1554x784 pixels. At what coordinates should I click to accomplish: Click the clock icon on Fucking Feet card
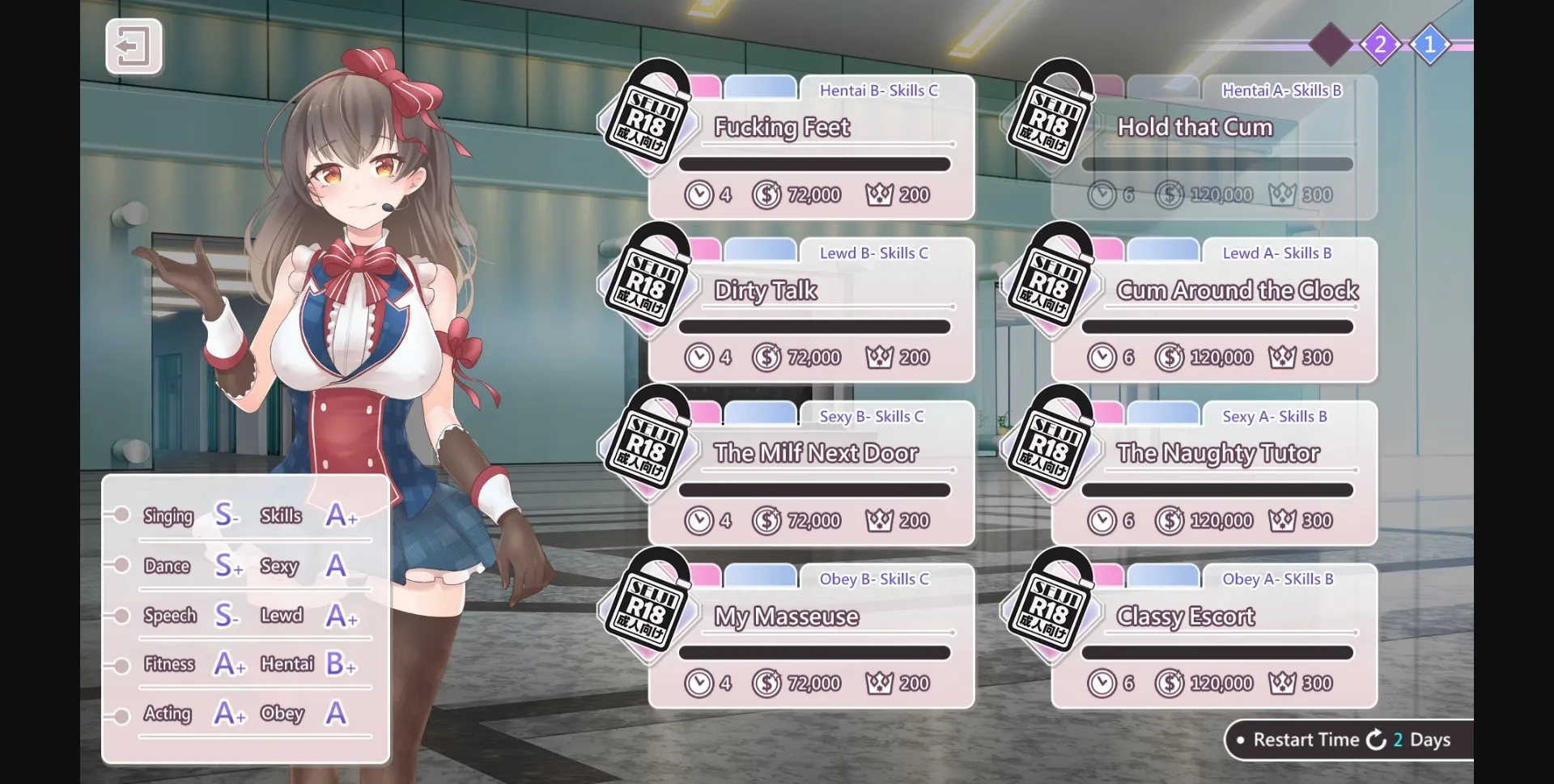pos(699,194)
